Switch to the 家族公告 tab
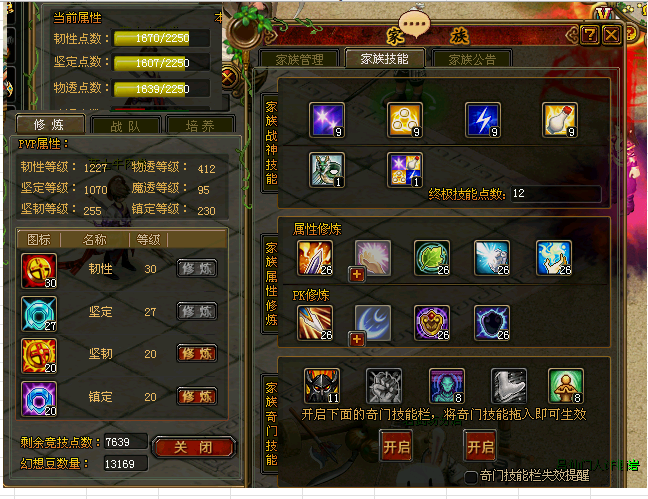This screenshot has width=648, height=499. coord(472,59)
